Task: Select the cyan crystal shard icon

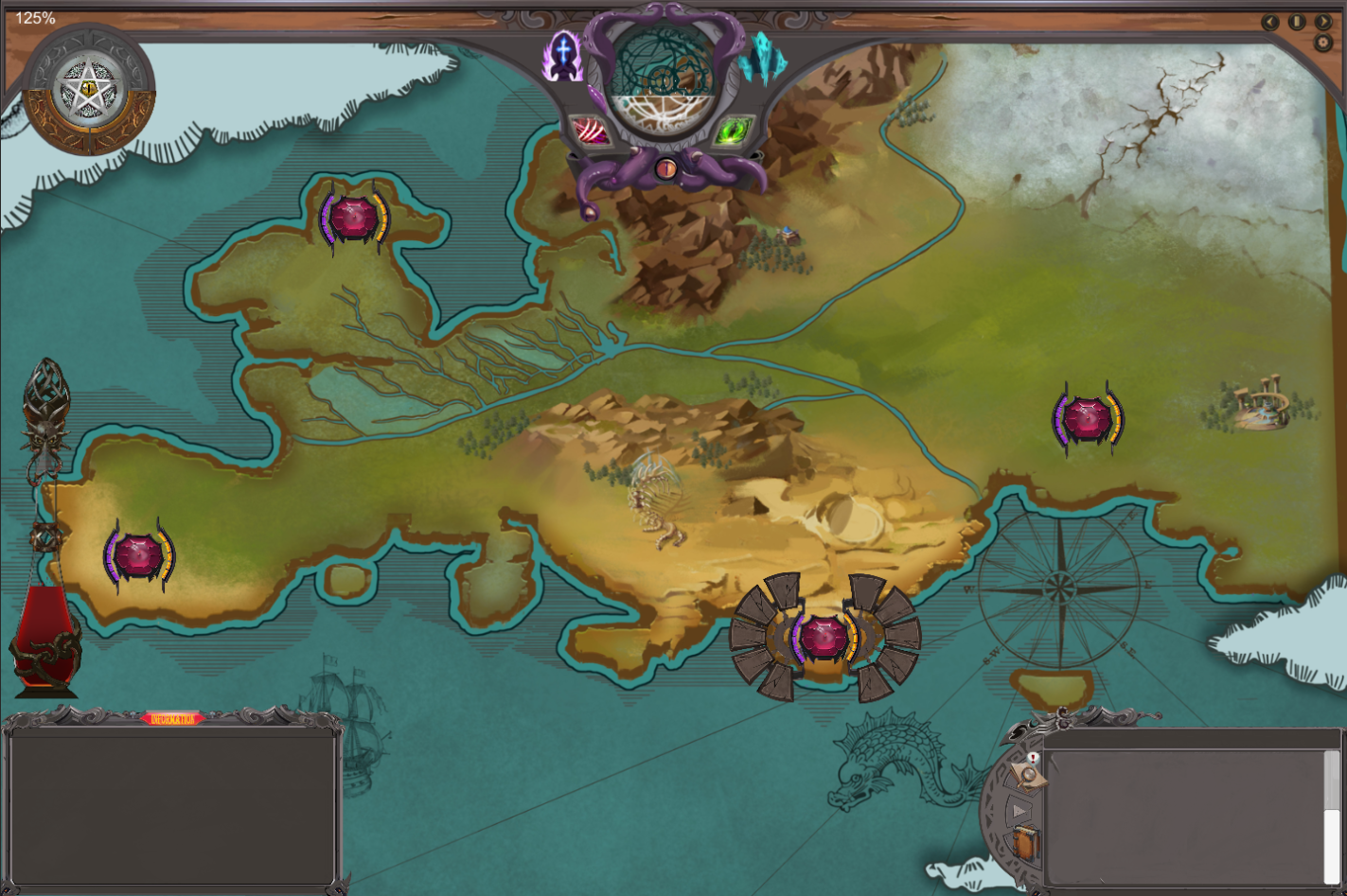Action: [765, 59]
